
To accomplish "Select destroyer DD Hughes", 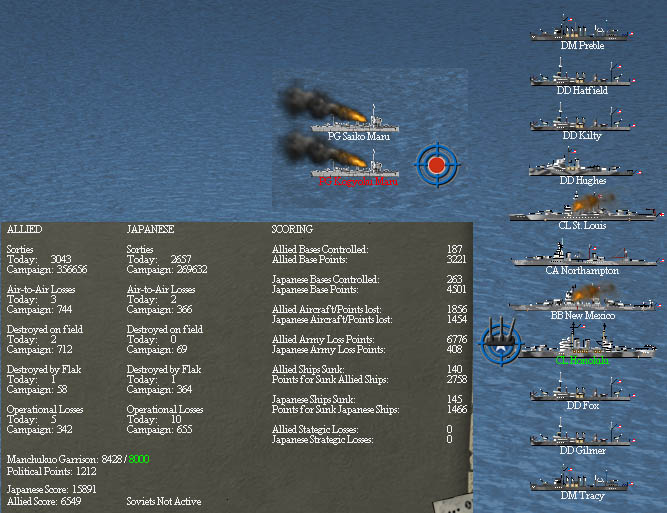I will point(581,165).
